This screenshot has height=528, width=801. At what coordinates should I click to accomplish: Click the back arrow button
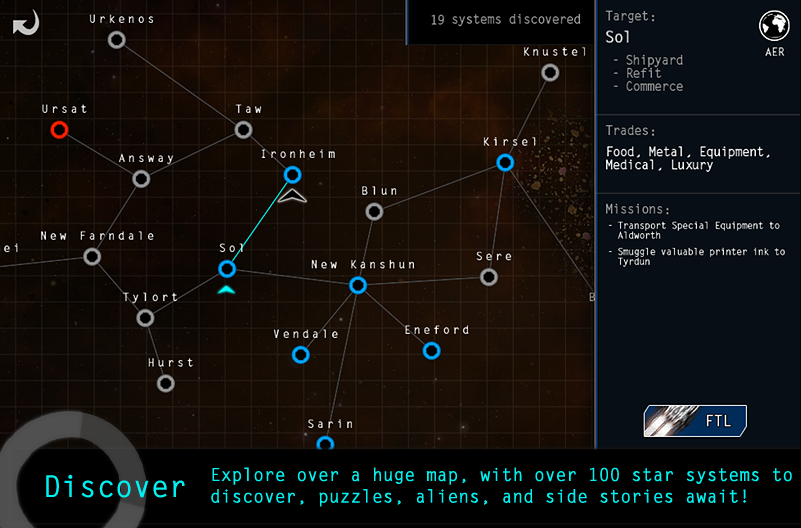coord(27,22)
